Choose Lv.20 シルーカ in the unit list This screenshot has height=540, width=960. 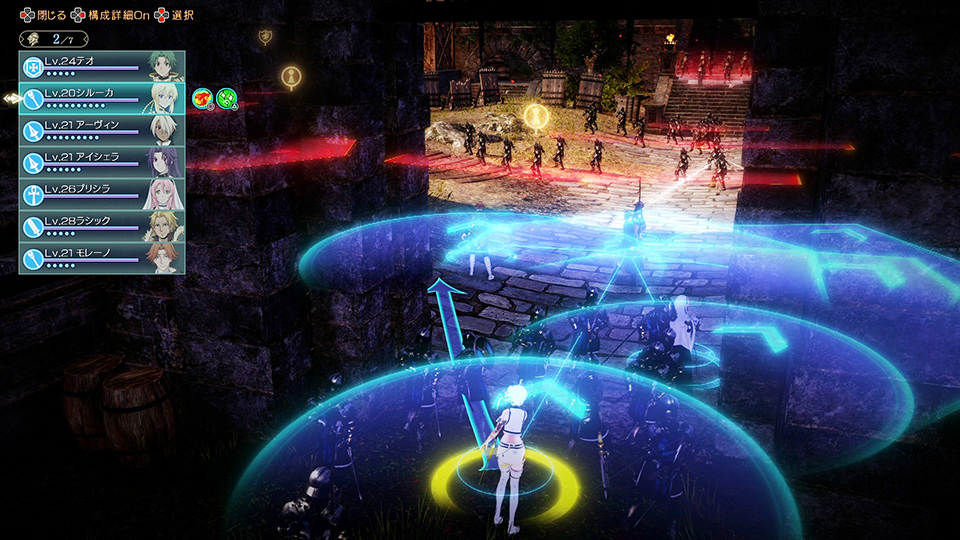(x=102, y=98)
